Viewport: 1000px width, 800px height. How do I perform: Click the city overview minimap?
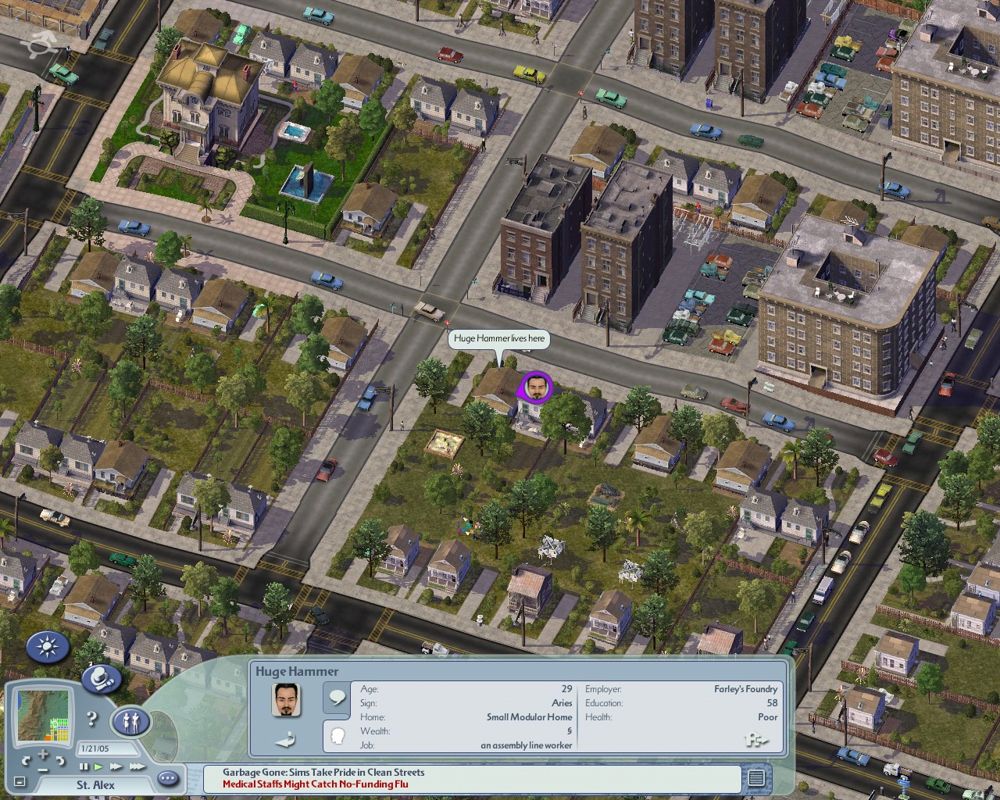(44, 713)
